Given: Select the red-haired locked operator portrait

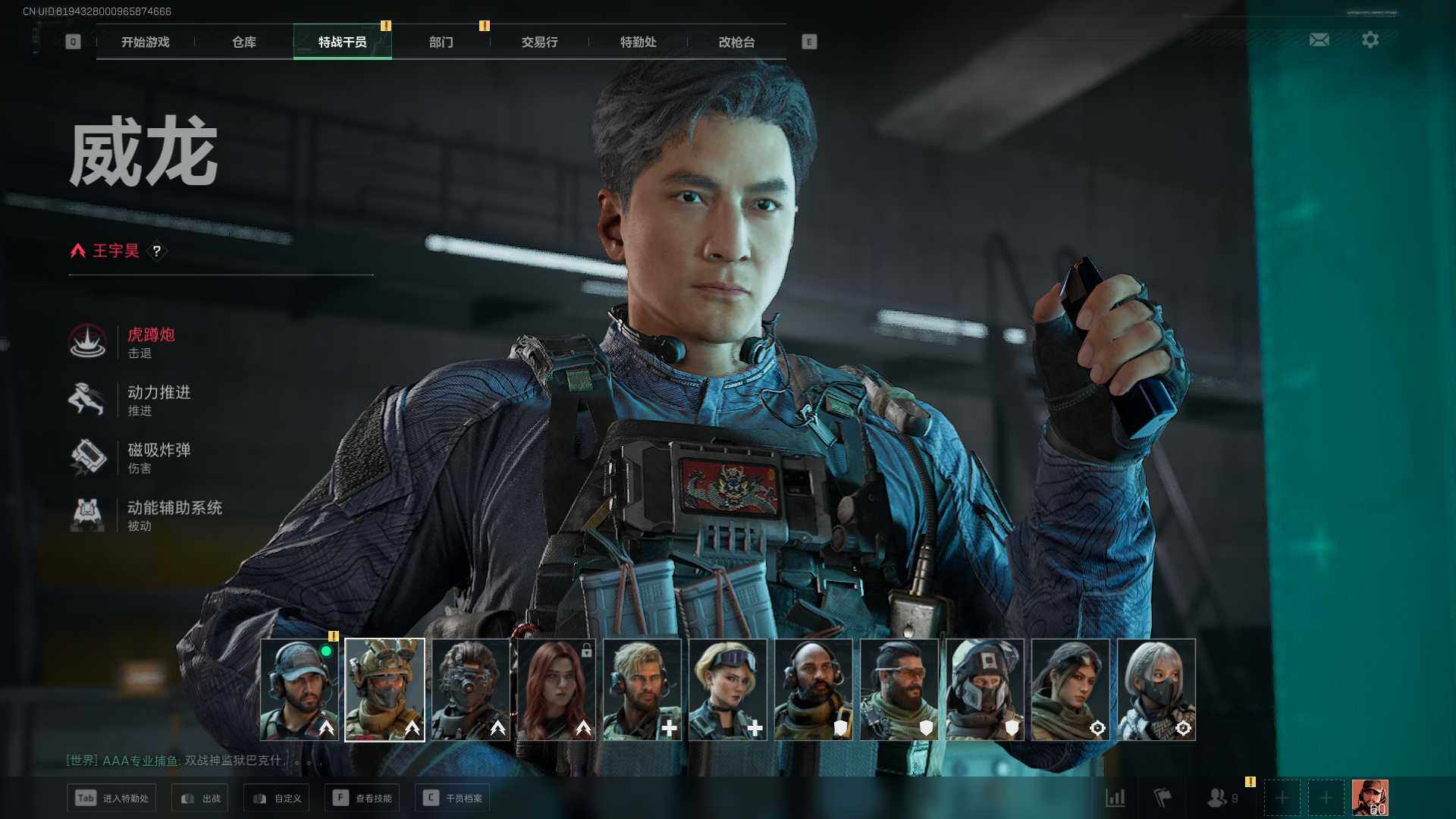Looking at the screenshot, I should (x=556, y=689).
